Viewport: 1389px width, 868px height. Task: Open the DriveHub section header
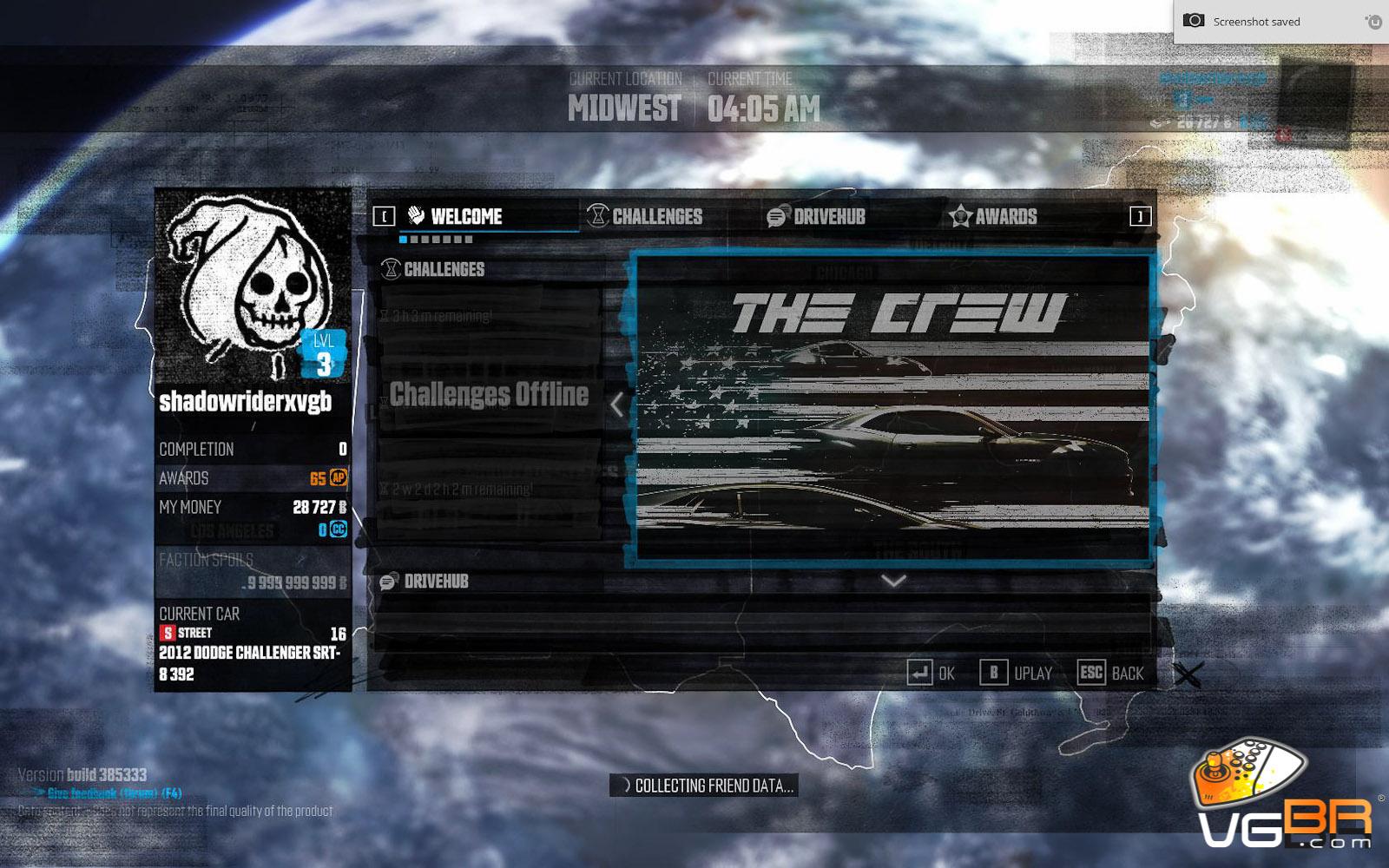click(435, 582)
